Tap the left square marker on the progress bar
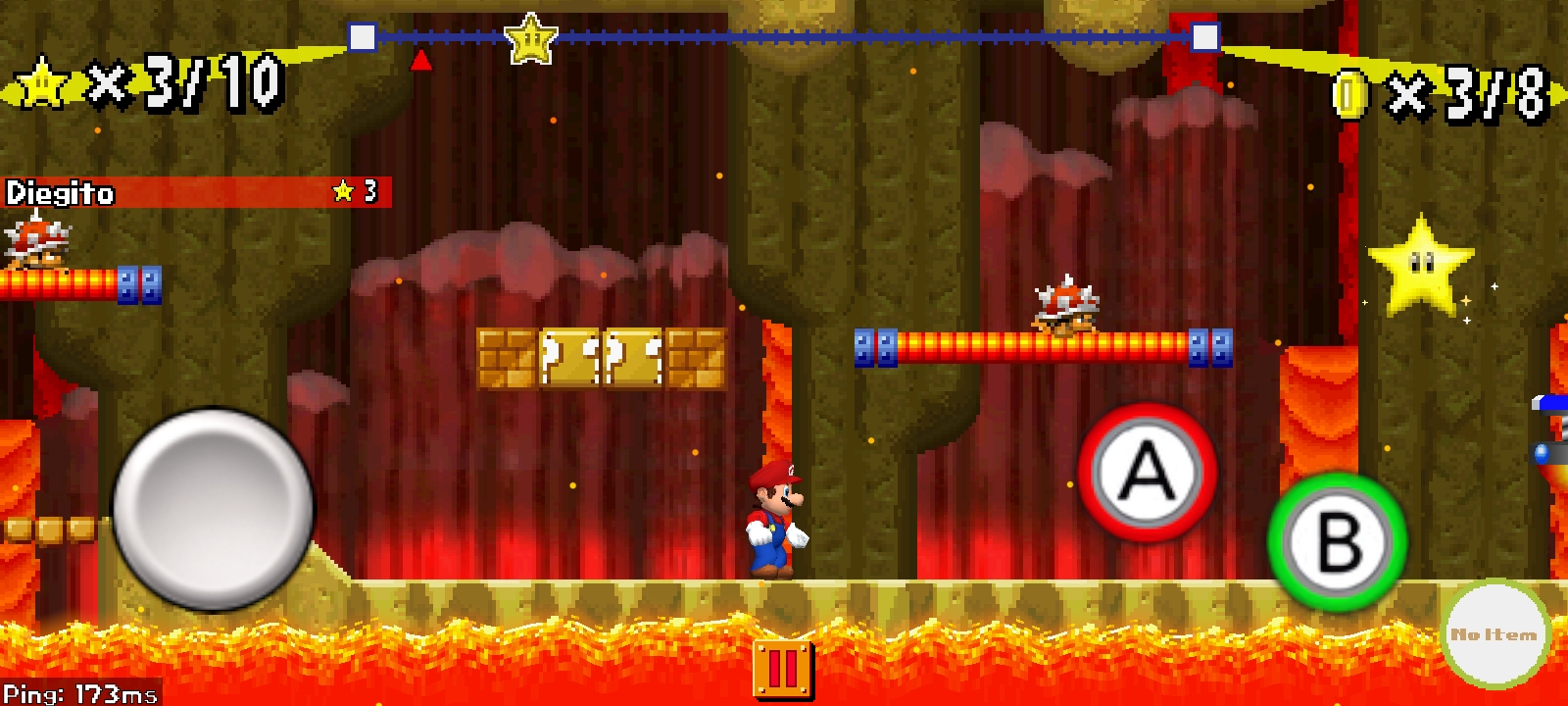Screen dimensions: 1568x706 (363, 39)
